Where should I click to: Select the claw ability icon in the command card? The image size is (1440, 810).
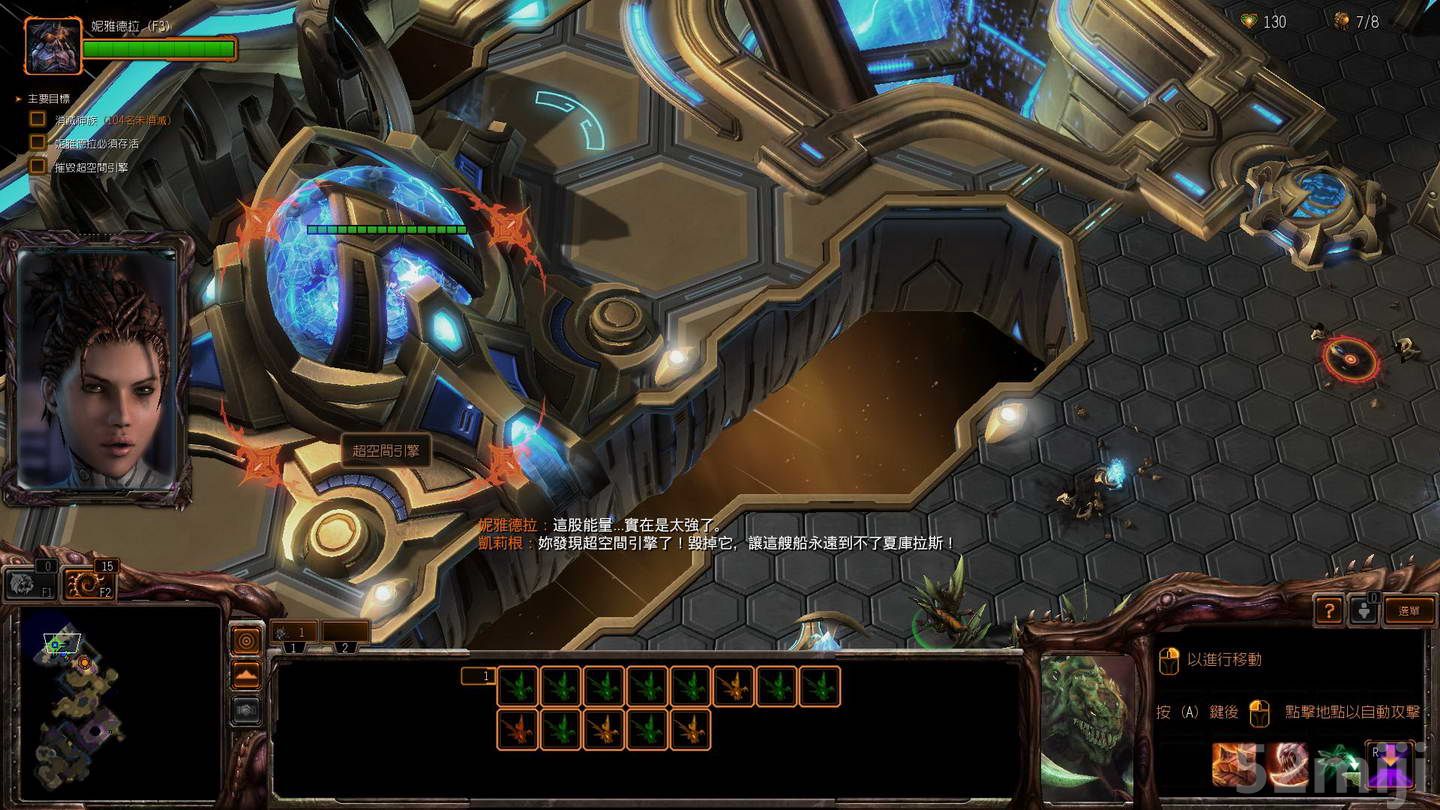tap(1233, 762)
